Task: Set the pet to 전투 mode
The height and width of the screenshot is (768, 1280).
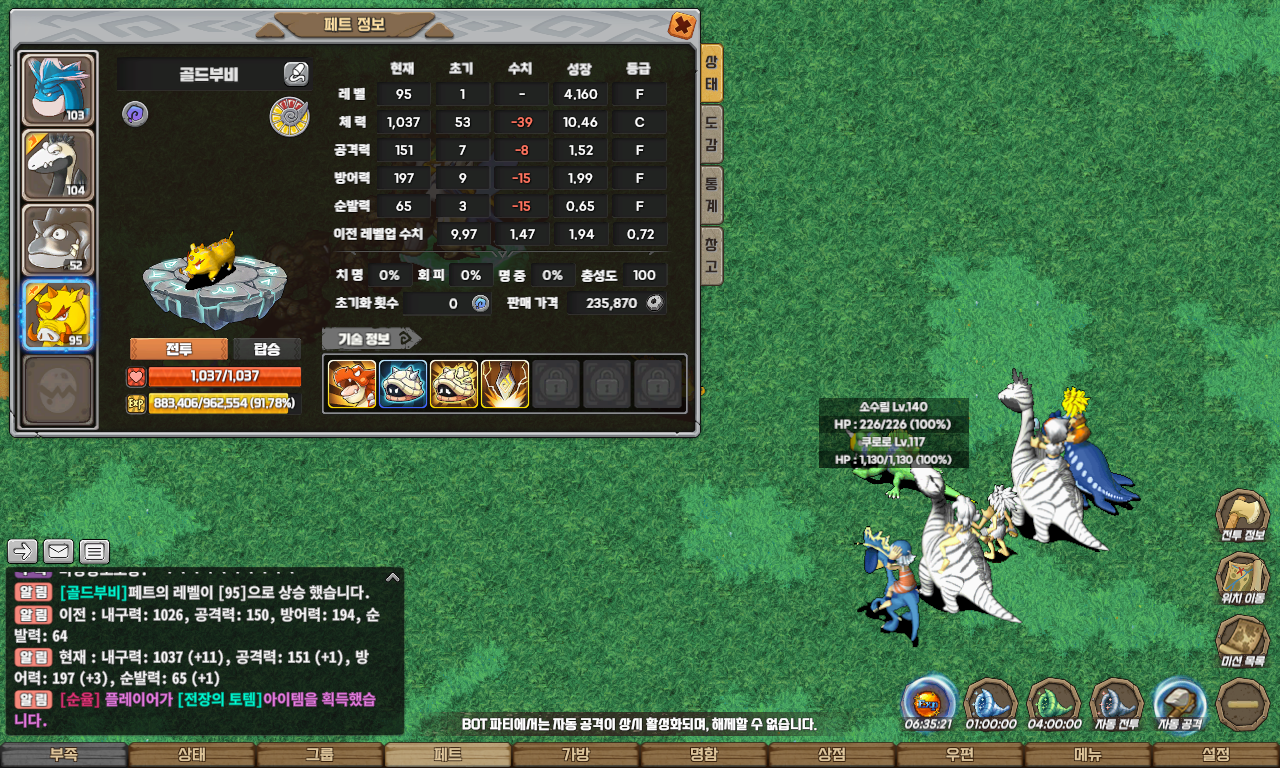Action: coord(179,349)
